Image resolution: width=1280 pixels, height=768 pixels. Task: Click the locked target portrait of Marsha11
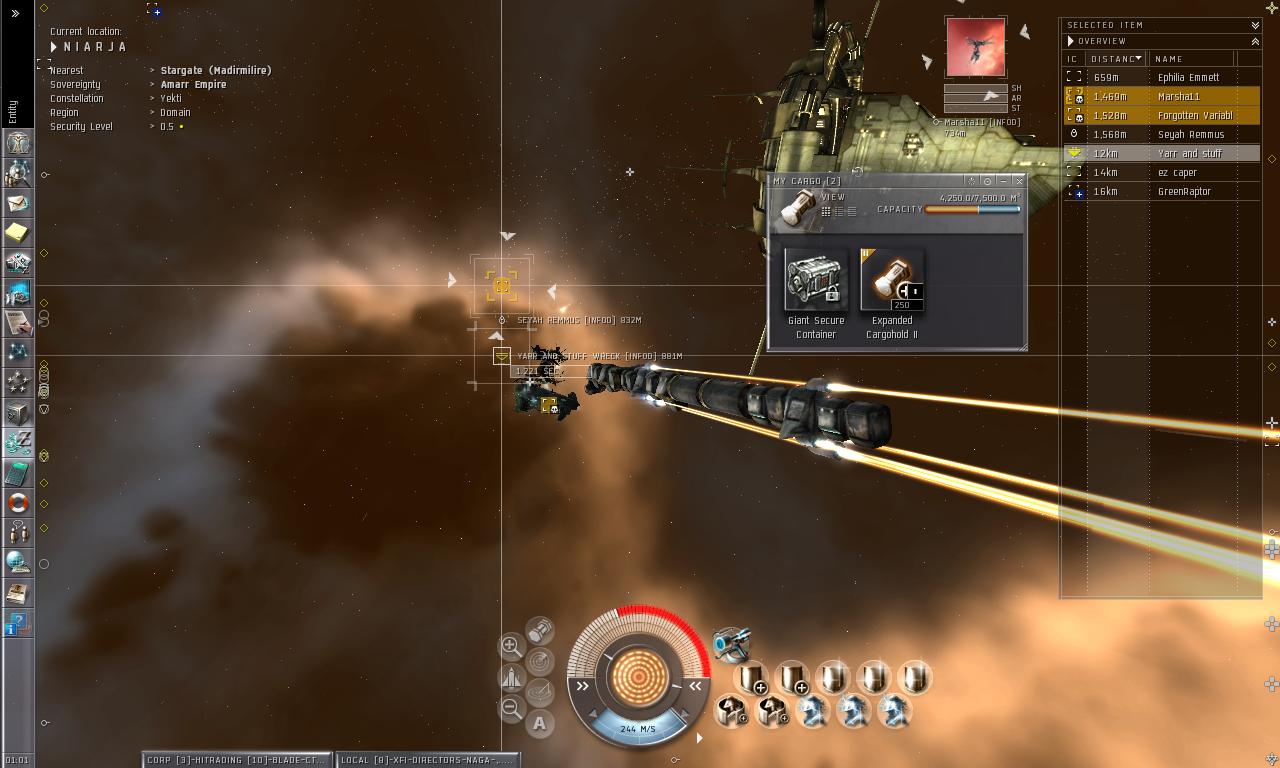(x=976, y=47)
